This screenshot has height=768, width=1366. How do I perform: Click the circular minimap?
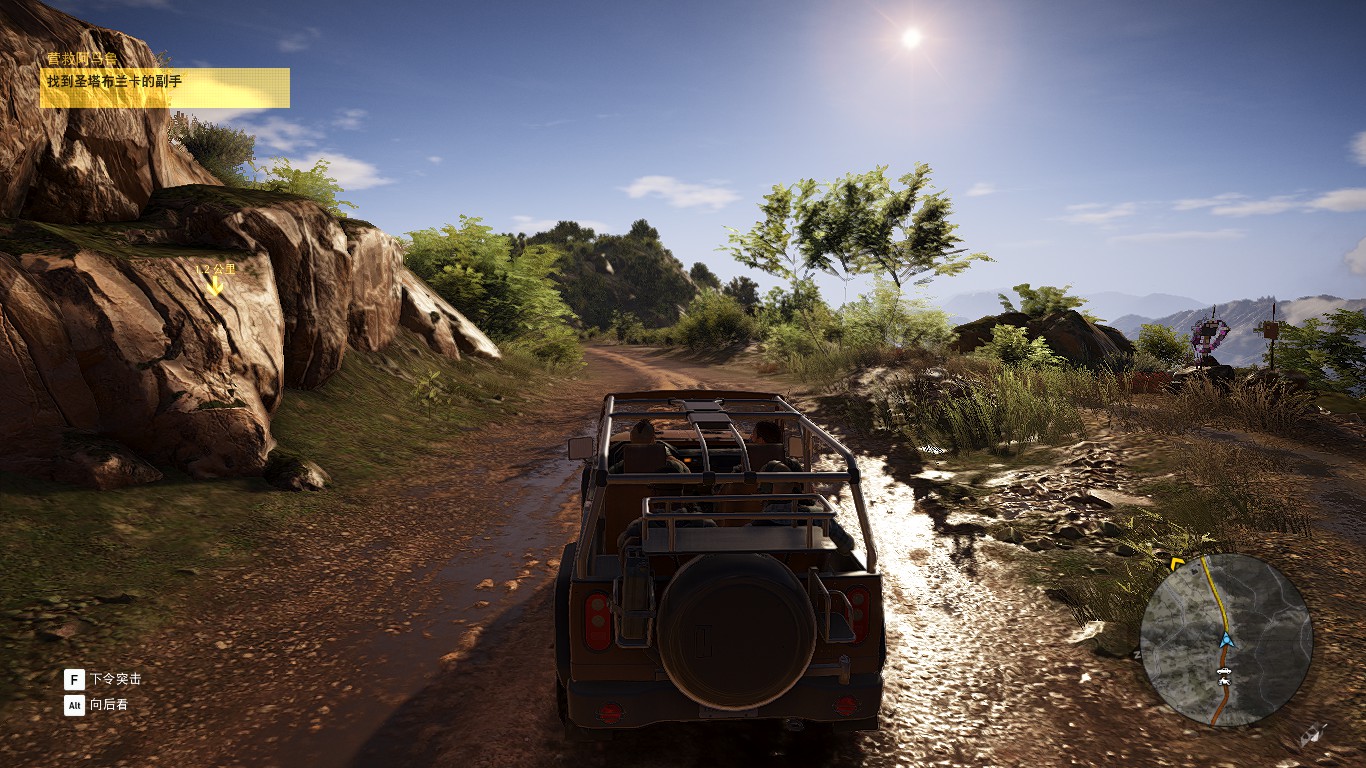1226,640
